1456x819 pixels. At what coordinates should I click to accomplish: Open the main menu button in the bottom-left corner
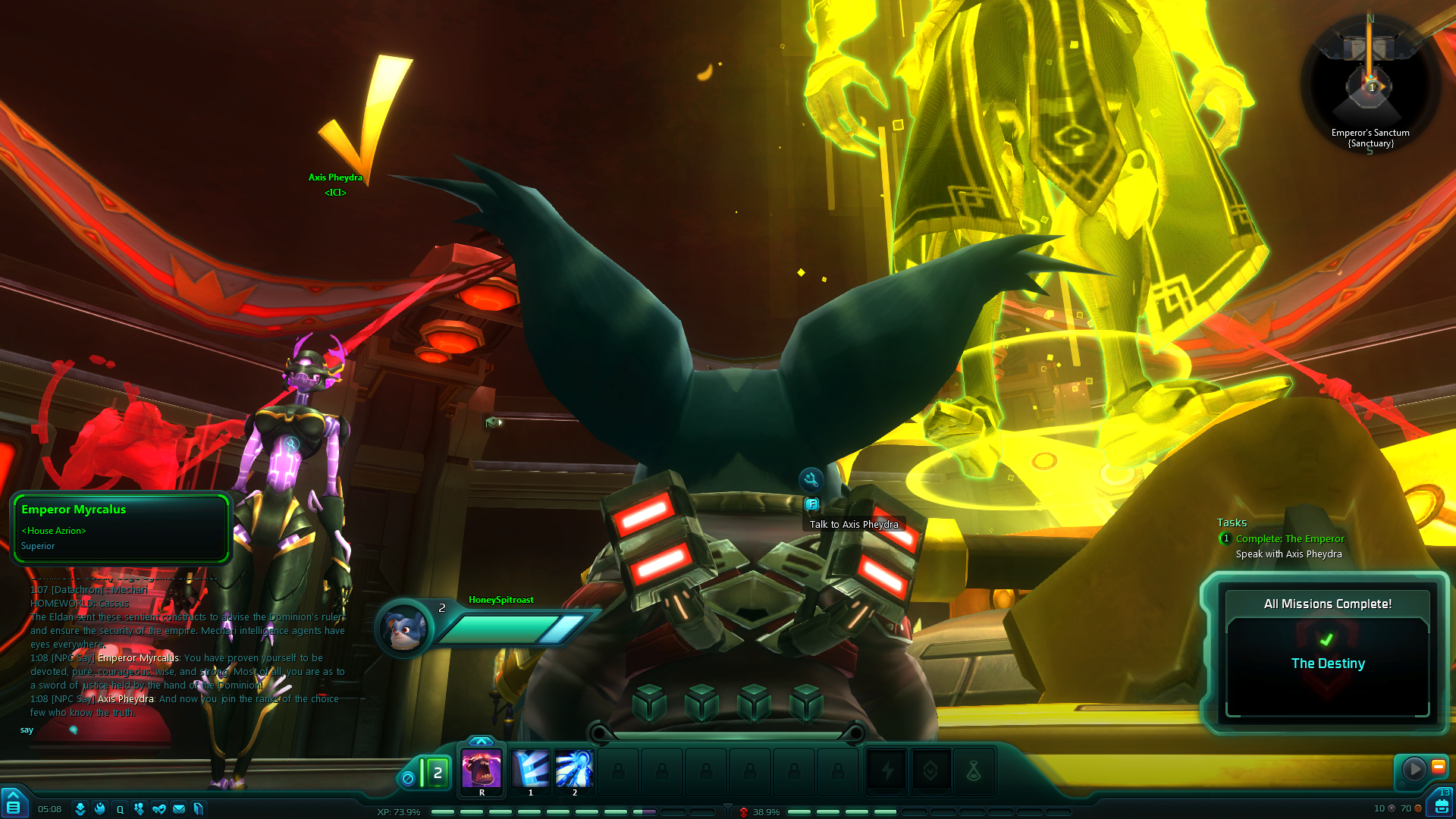[13, 804]
